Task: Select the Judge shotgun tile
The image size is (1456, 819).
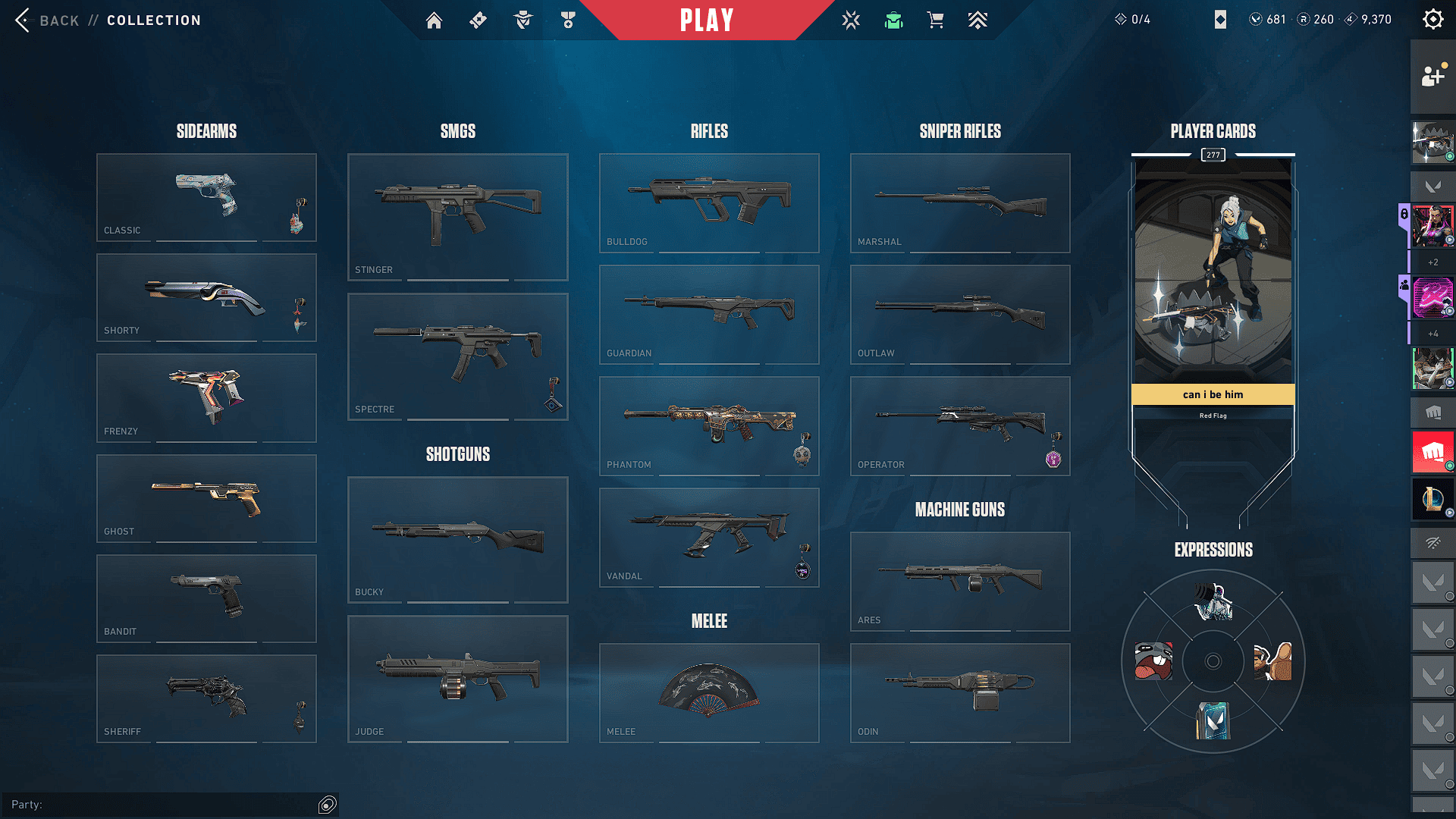Action: (x=457, y=679)
